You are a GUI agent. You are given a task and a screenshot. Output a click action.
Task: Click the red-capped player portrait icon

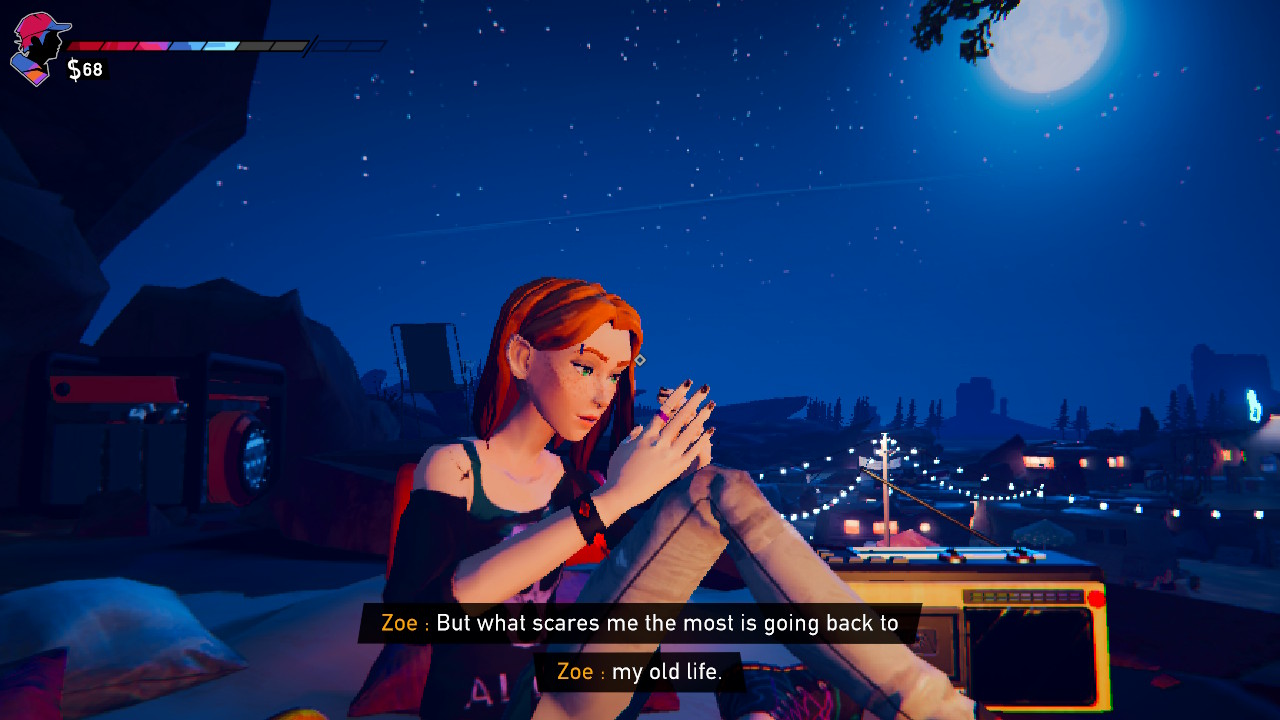click(x=37, y=48)
